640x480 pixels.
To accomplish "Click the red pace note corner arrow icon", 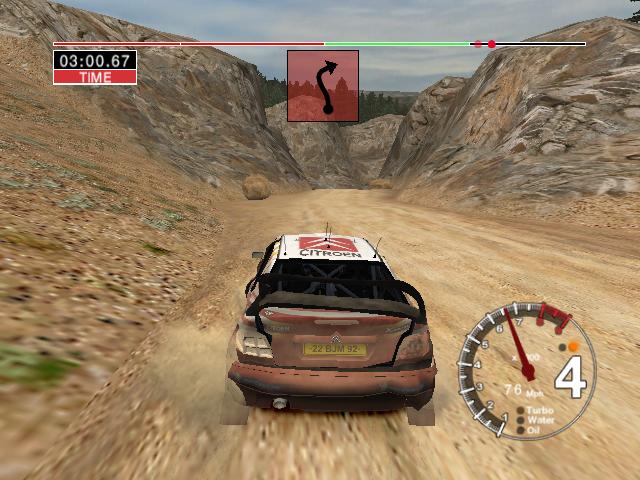I will pos(323,86).
